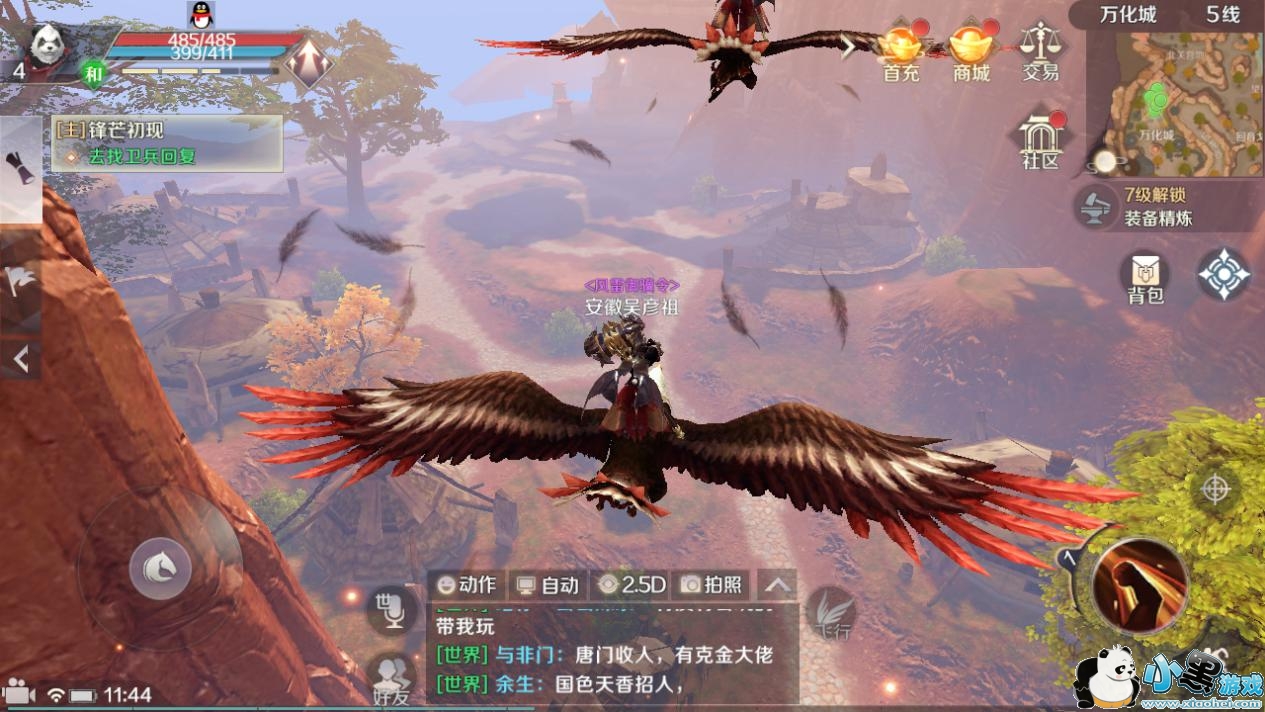
Task: Open 拍照 photo mode
Action: tap(712, 585)
